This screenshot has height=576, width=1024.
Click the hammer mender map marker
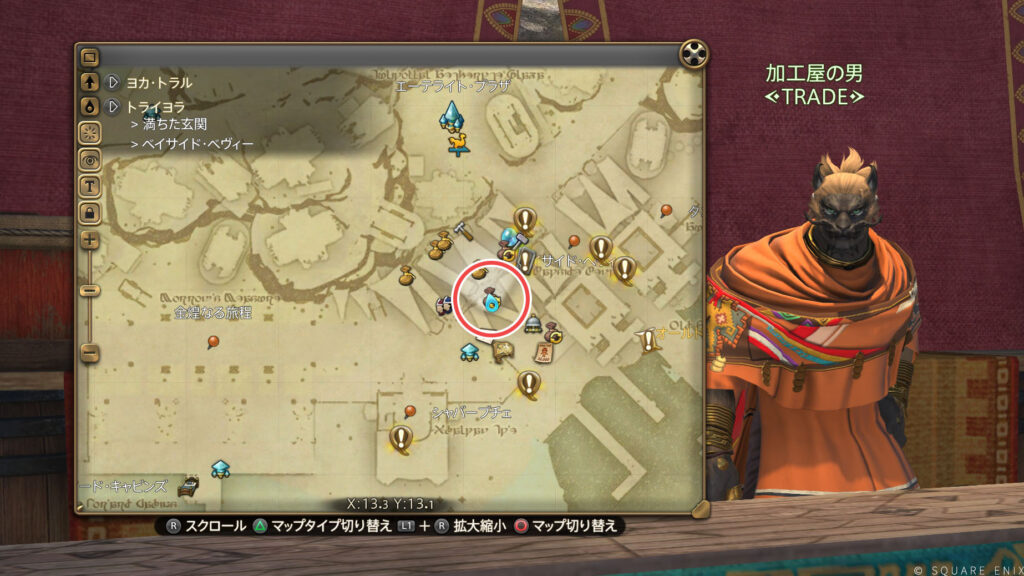pos(463,232)
